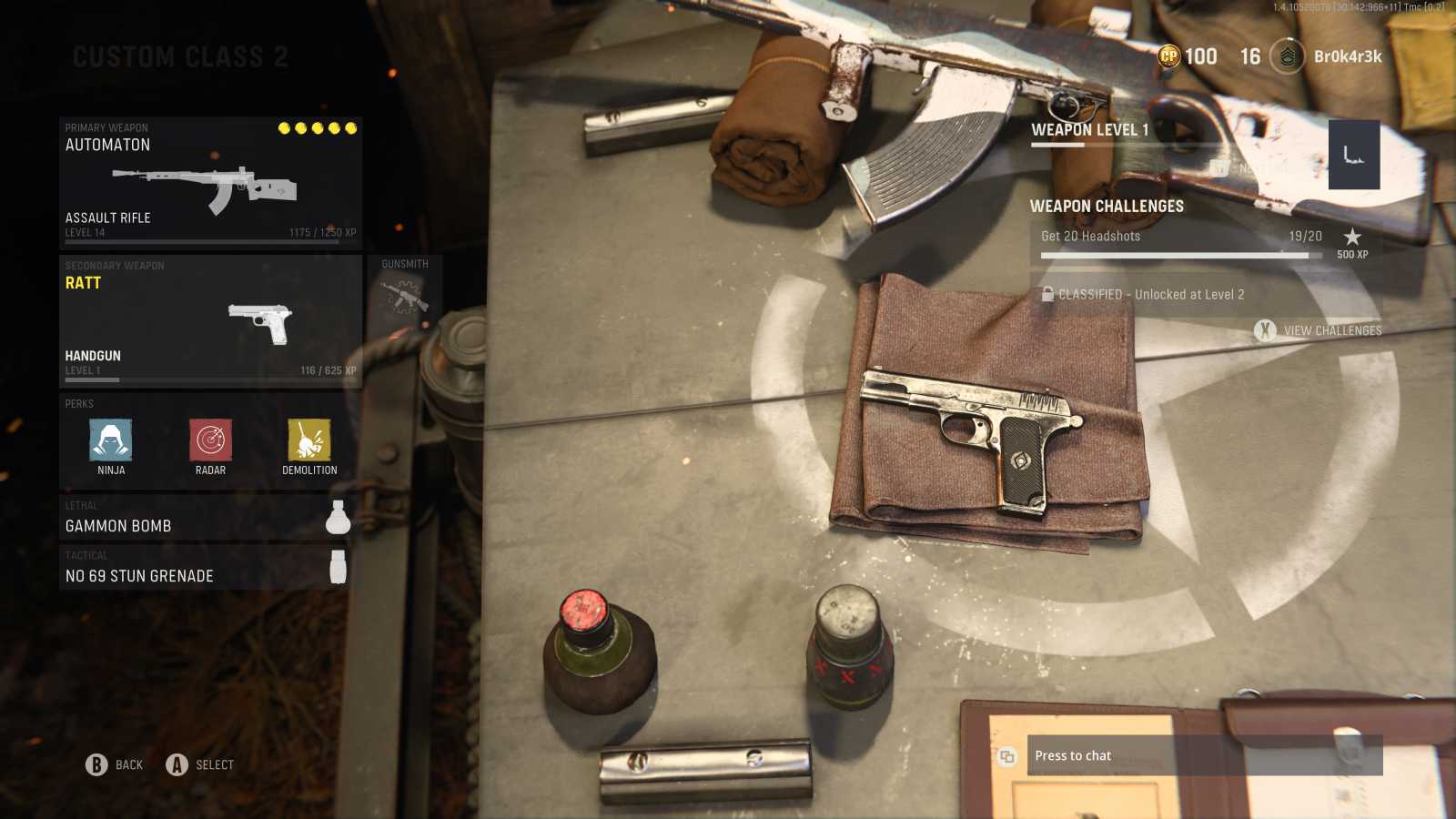Select the Ninja perk
The image size is (1456, 819).
coord(111,442)
